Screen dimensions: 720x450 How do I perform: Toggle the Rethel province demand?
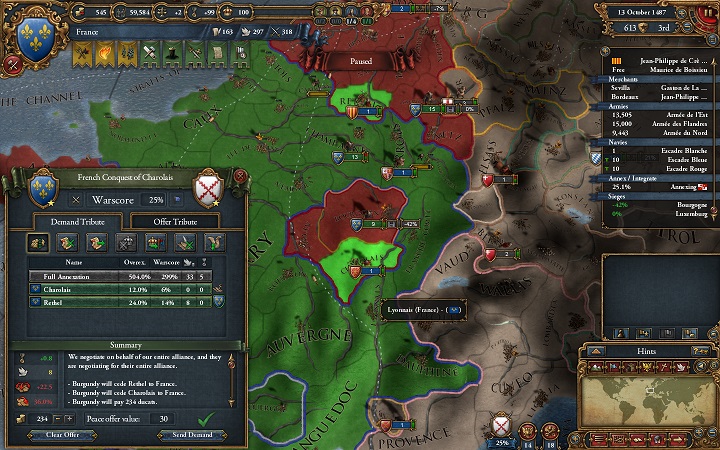click(120, 300)
